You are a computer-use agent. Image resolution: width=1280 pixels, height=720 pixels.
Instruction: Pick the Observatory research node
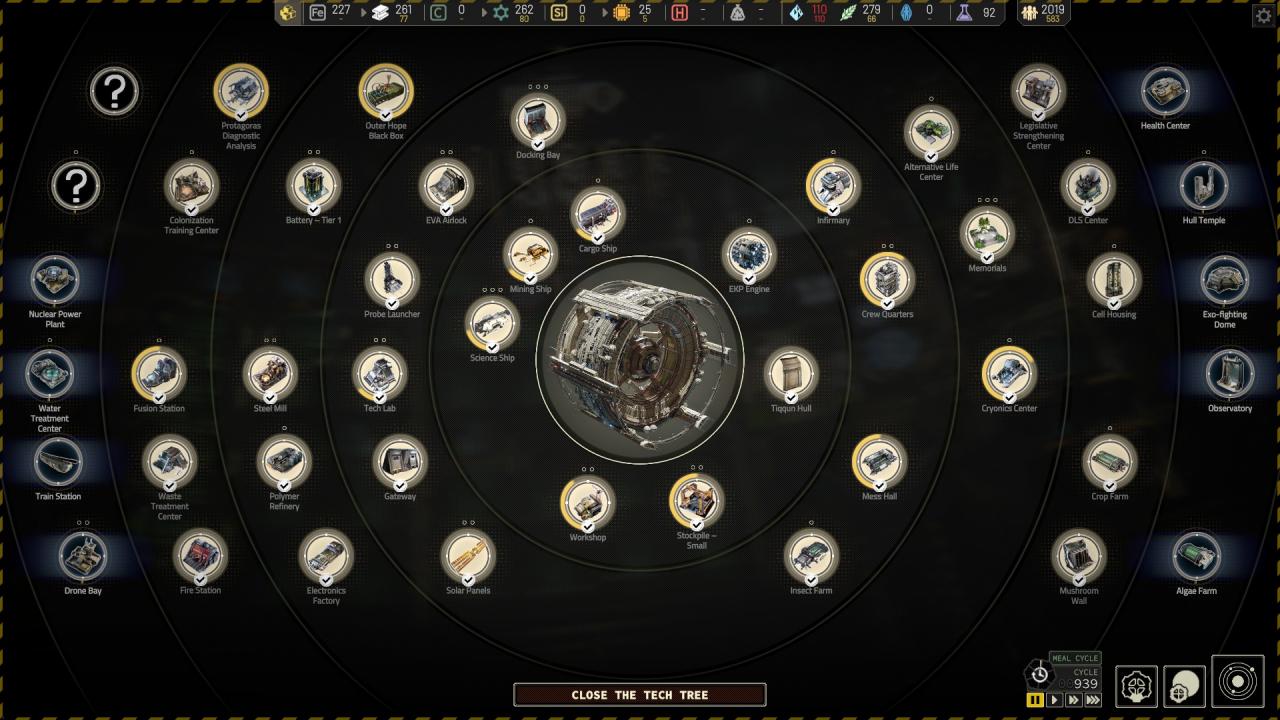pos(1230,374)
